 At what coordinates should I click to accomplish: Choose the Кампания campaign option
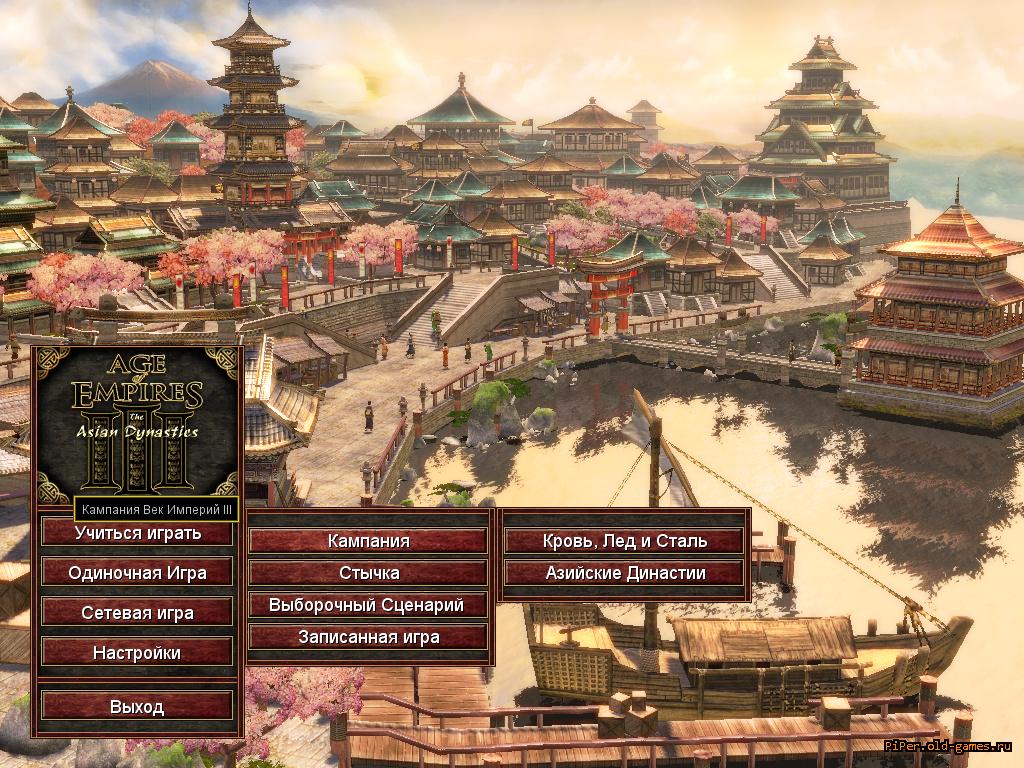click(x=368, y=541)
